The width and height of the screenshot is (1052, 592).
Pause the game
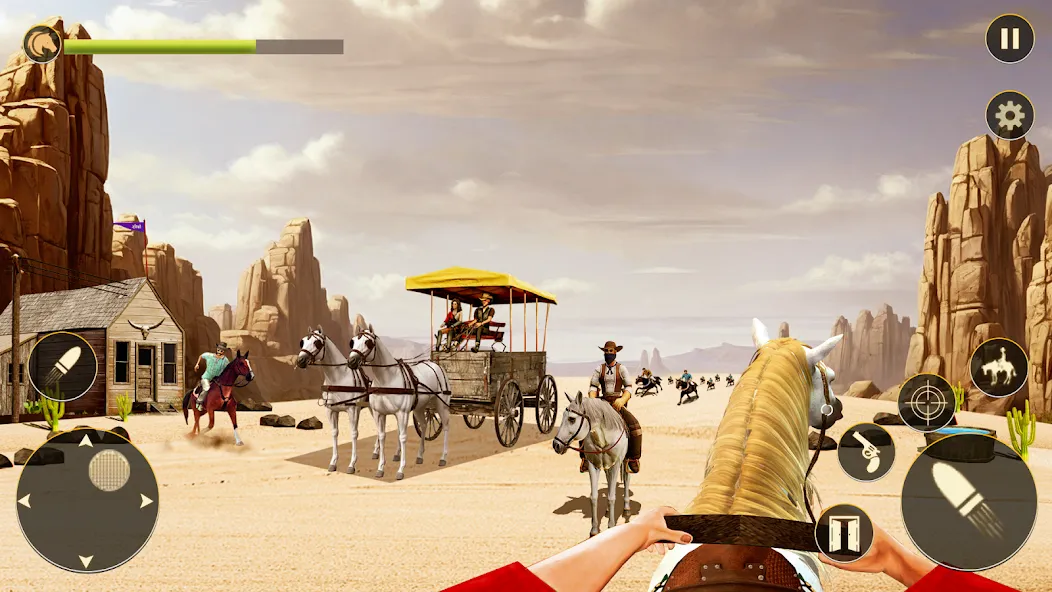[x=1009, y=39]
